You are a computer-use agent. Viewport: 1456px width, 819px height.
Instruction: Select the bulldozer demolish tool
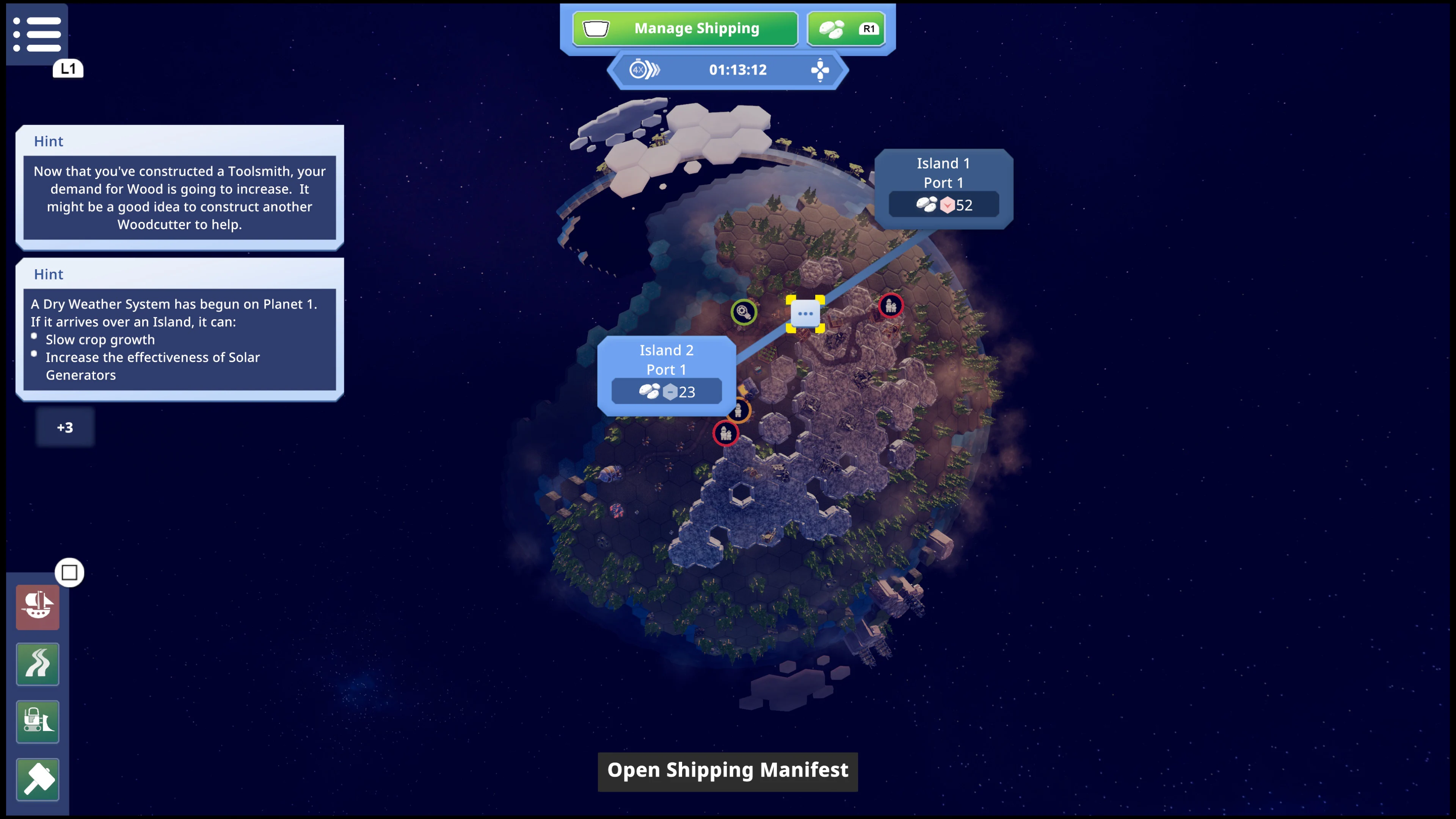coord(37,722)
